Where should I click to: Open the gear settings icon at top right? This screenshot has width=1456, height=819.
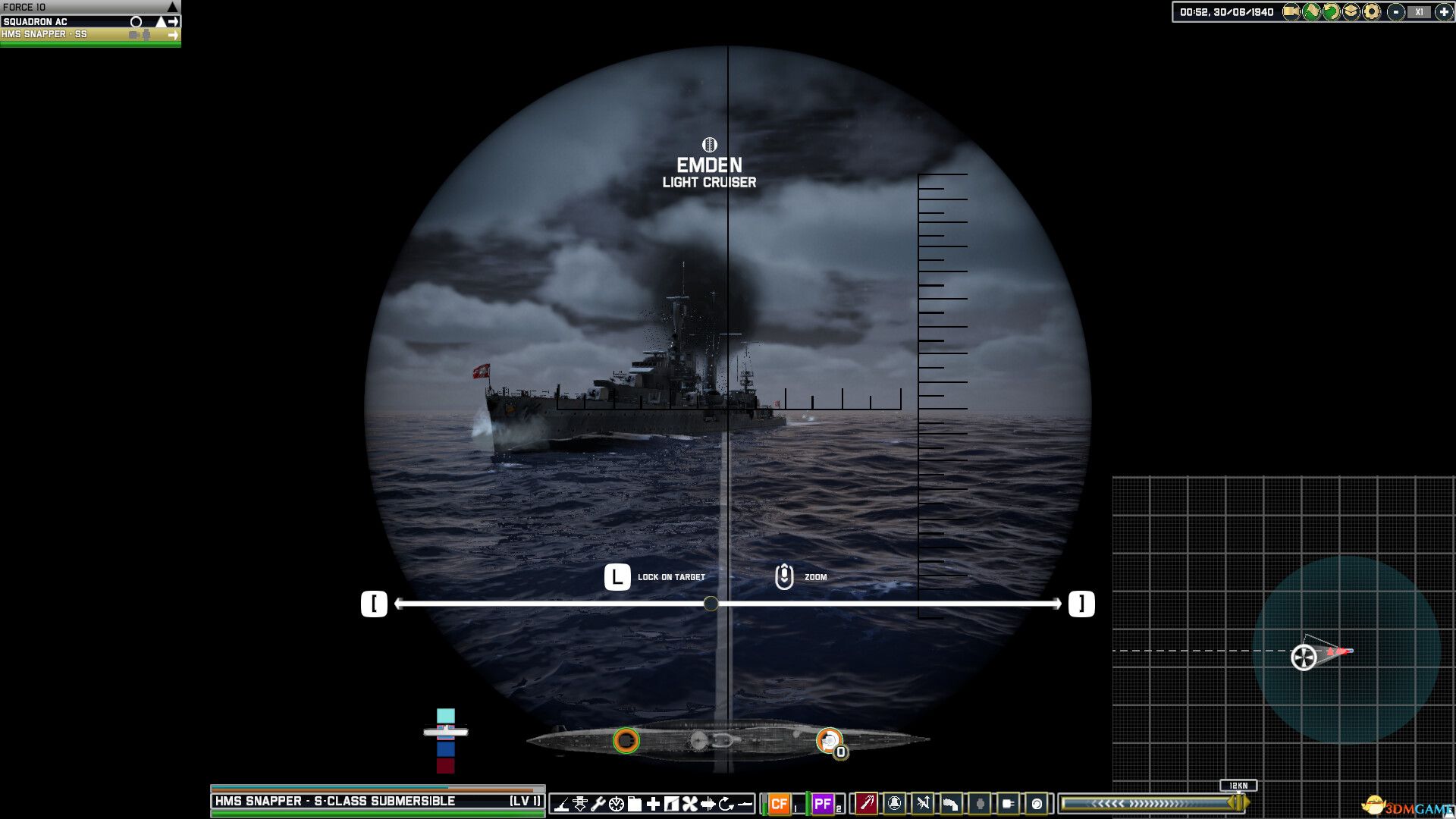pos(1371,11)
